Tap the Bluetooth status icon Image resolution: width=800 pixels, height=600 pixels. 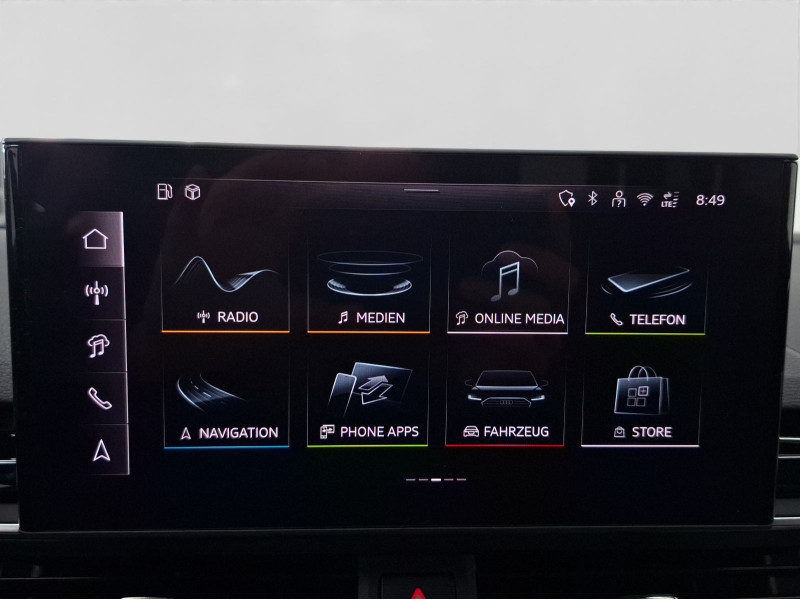[x=592, y=199]
